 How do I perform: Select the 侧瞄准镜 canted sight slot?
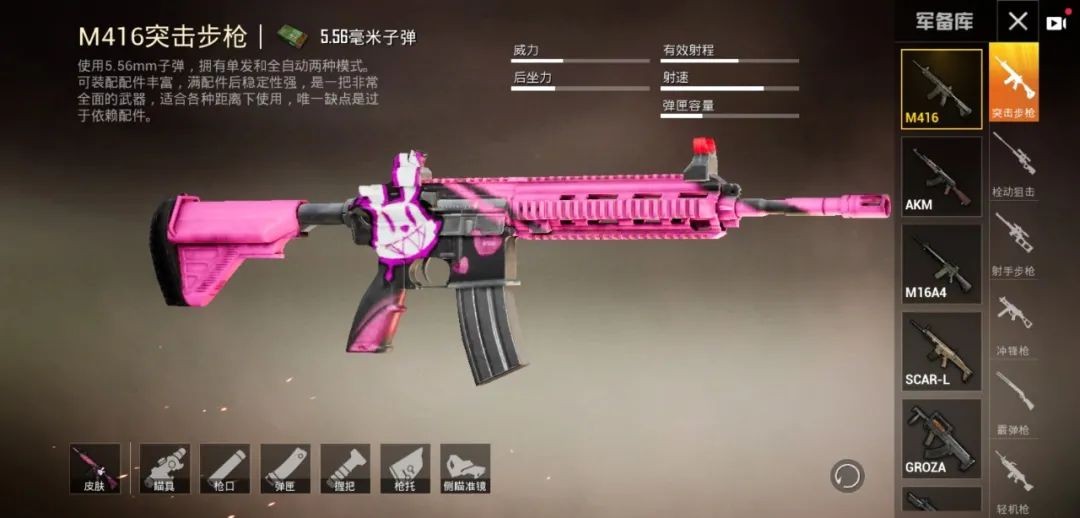pyautogui.click(x=465, y=468)
